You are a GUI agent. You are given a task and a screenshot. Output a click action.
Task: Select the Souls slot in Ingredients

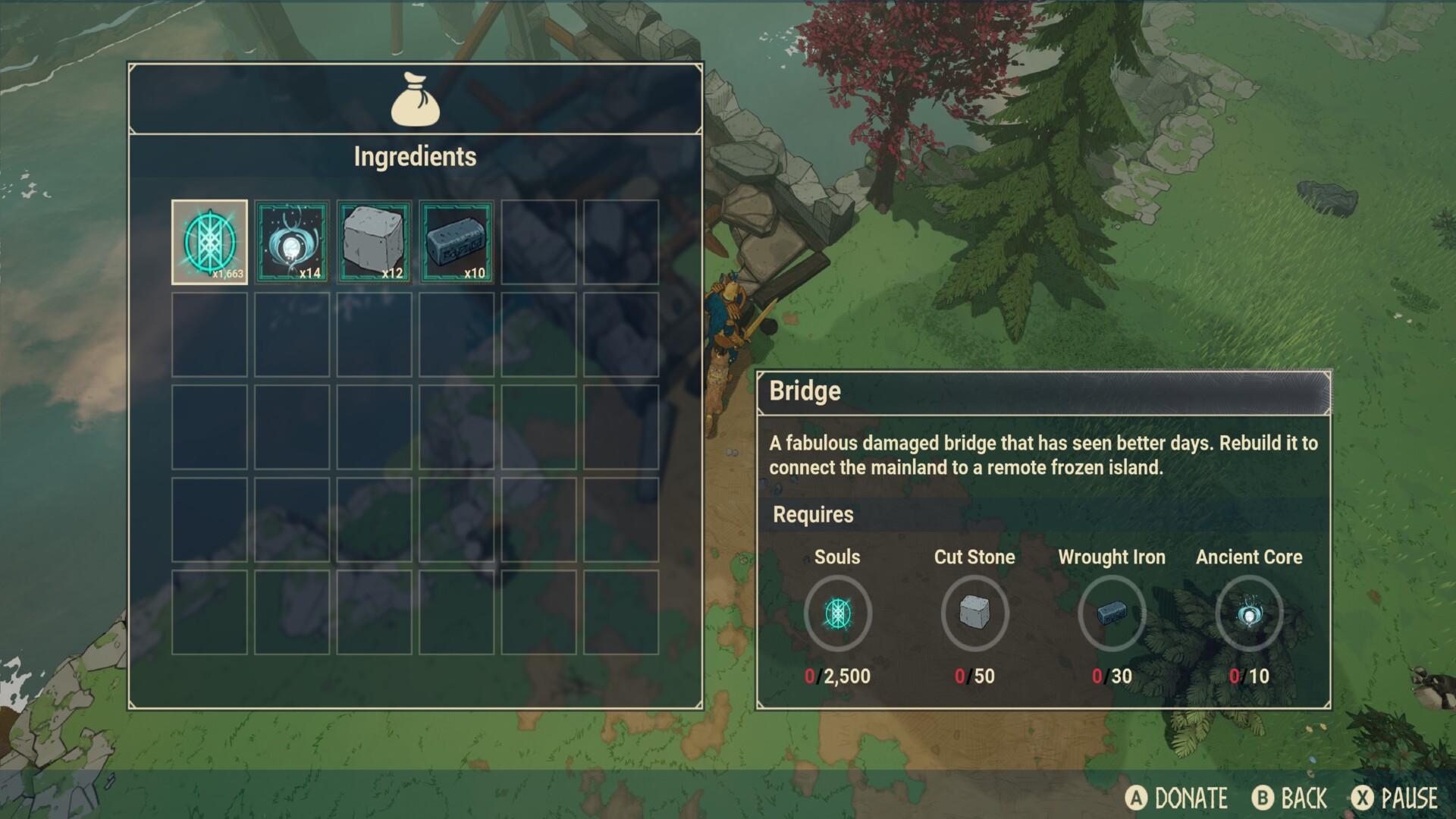click(x=209, y=242)
